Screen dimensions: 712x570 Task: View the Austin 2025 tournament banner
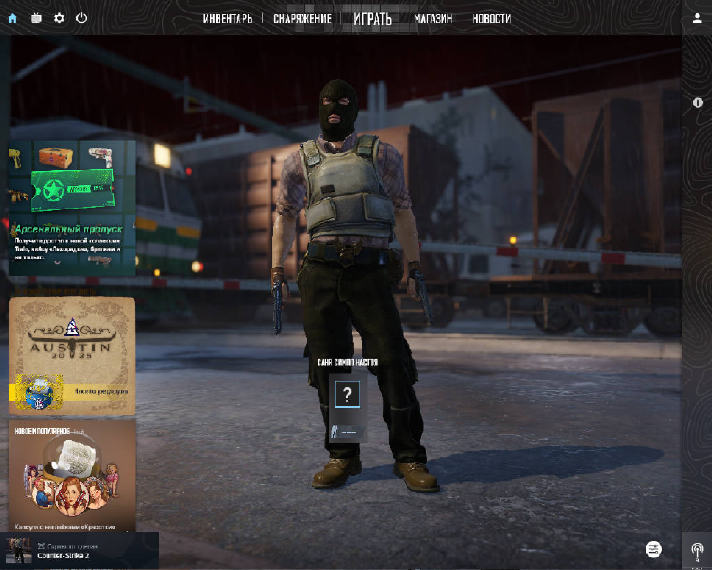[72, 356]
